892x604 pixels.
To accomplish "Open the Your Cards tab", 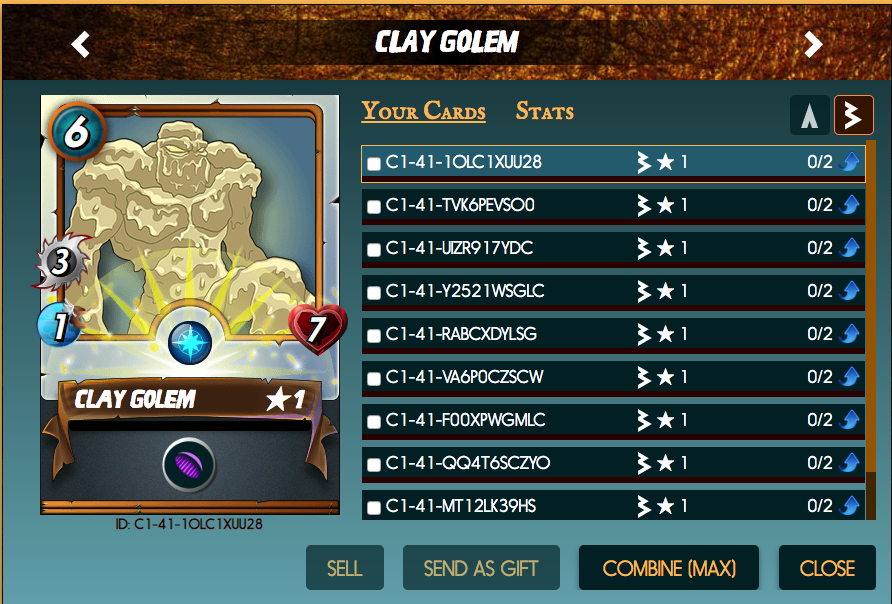I will (423, 111).
